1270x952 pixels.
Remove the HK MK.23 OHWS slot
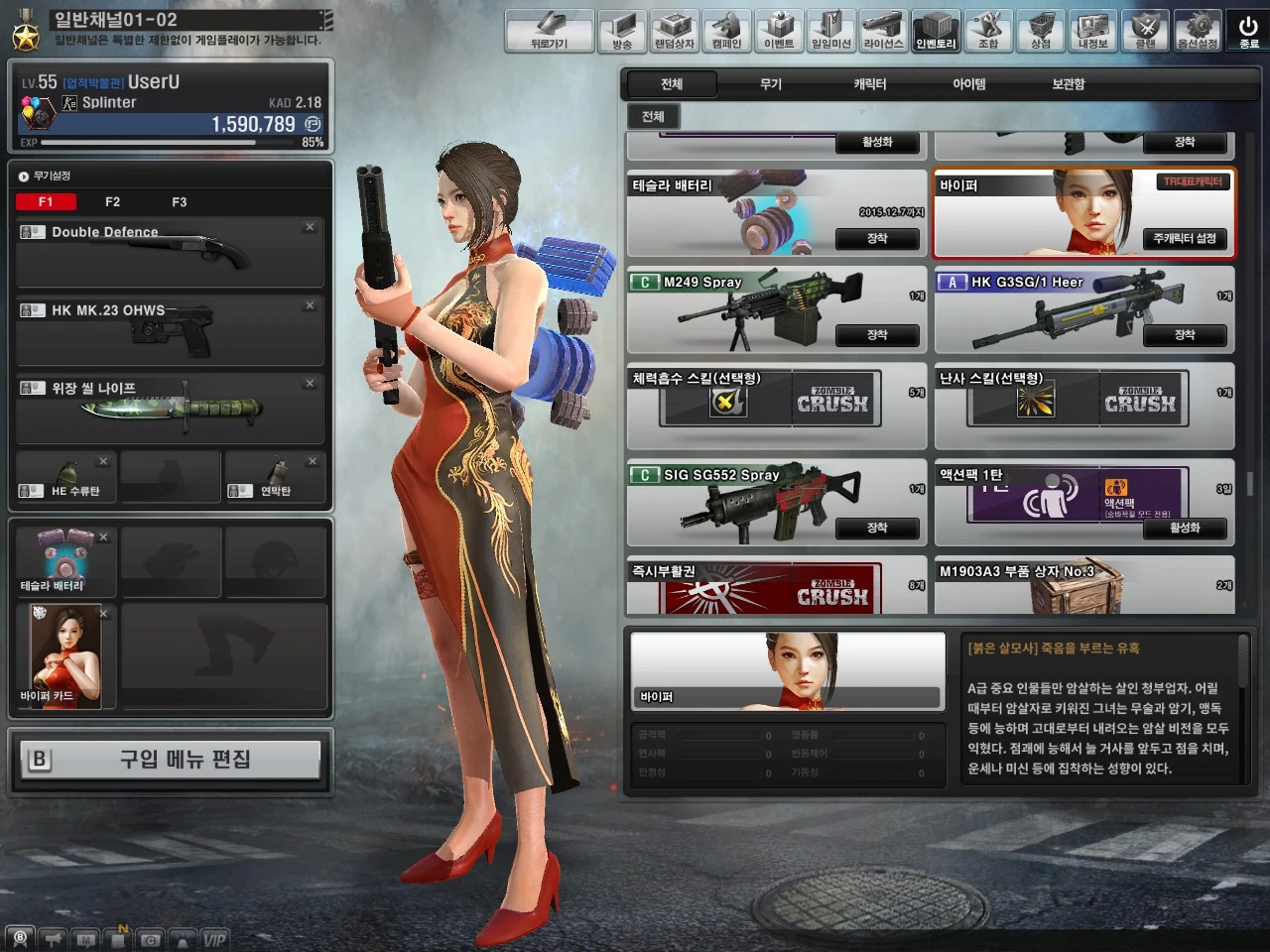click(309, 305)
